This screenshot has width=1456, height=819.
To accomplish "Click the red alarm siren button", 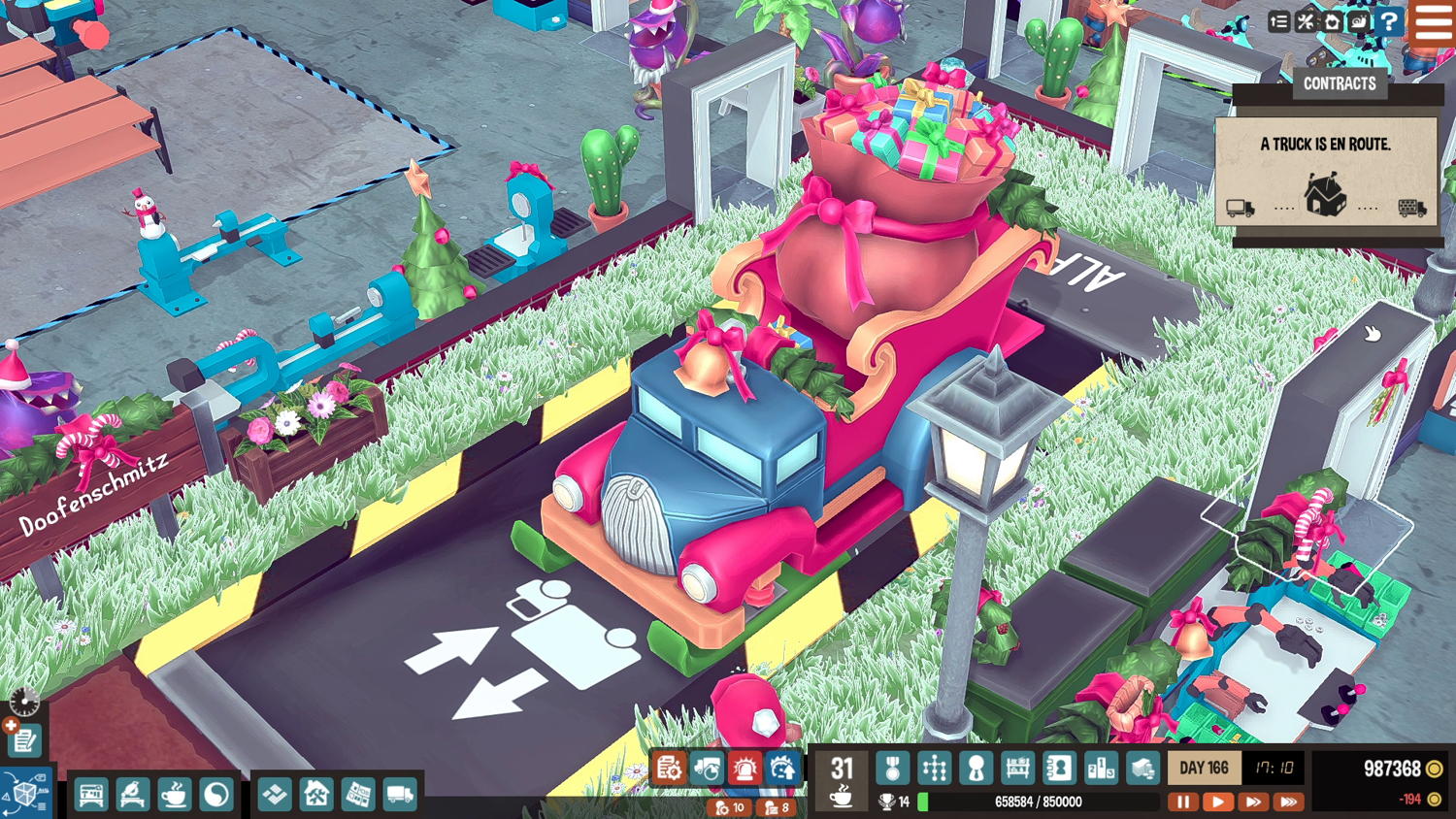I will tap(745, 769).
